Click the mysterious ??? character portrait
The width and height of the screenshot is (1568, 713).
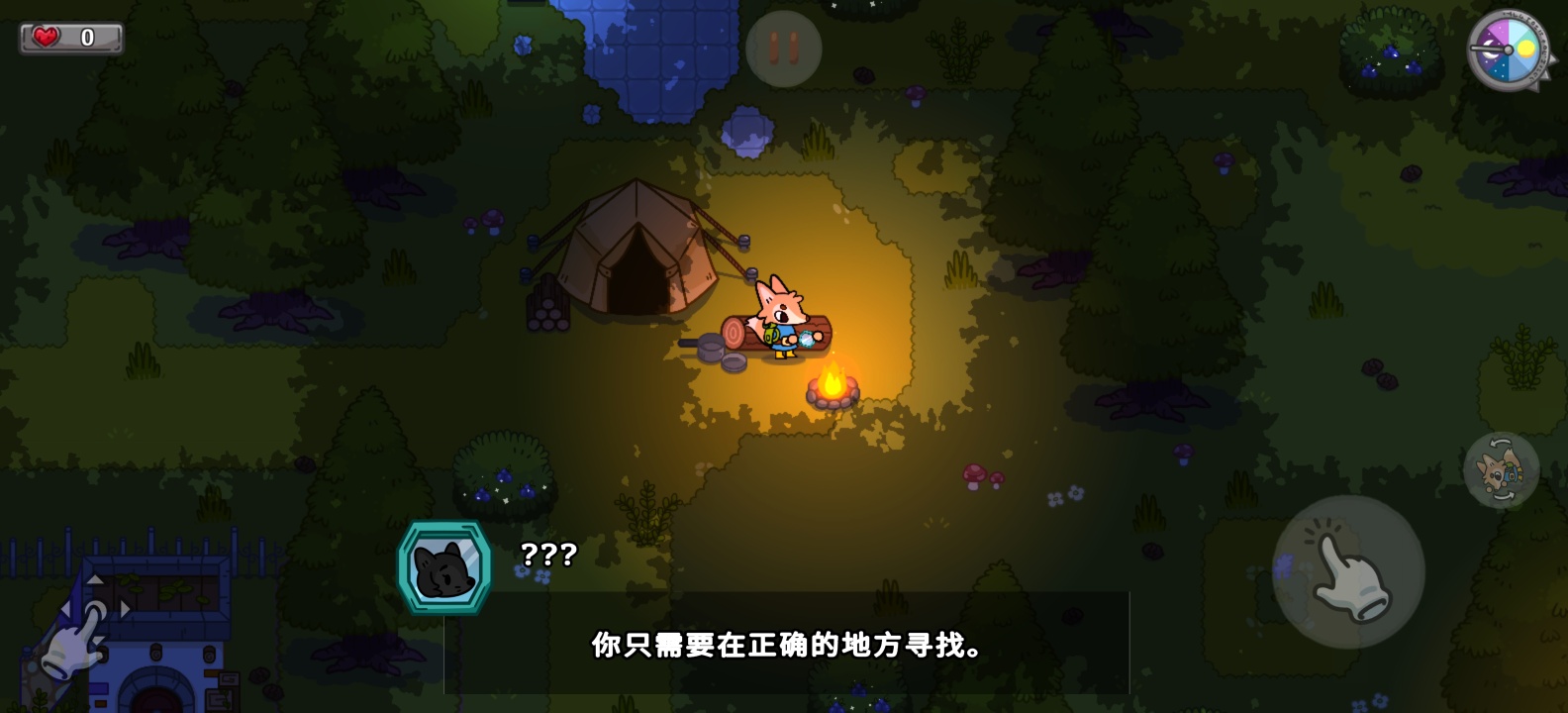447,566
